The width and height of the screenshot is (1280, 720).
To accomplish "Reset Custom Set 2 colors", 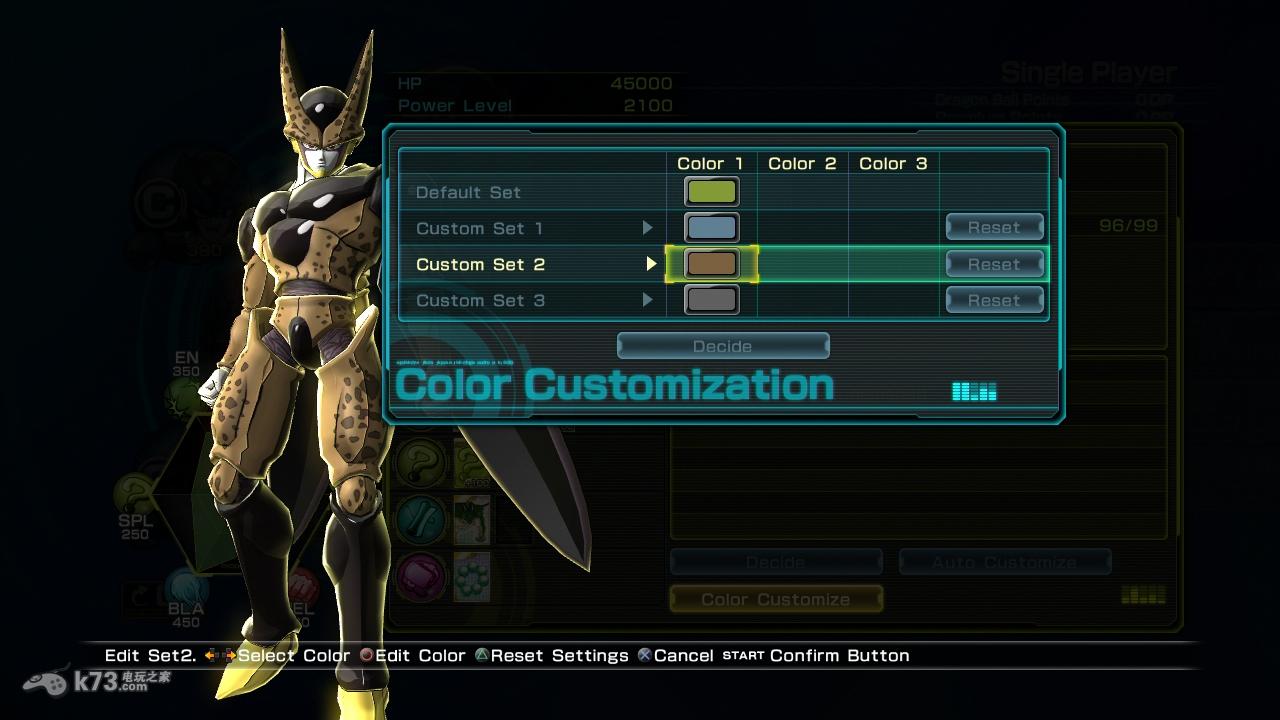I will (994, 264).
